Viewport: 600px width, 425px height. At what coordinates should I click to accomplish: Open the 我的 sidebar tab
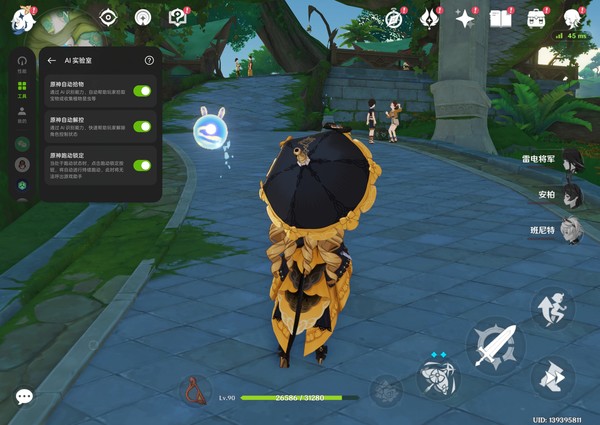[x=21, y=113]
